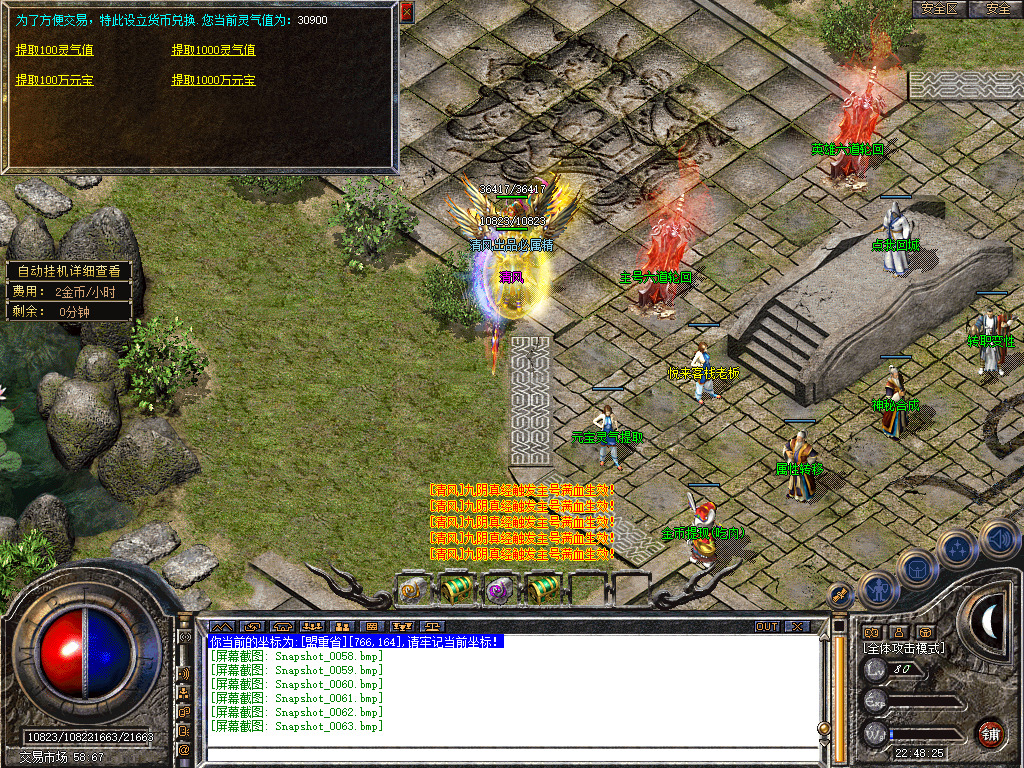Open 自动挂机详细查看 details
Screen dimensions: 1024x768
68,271
